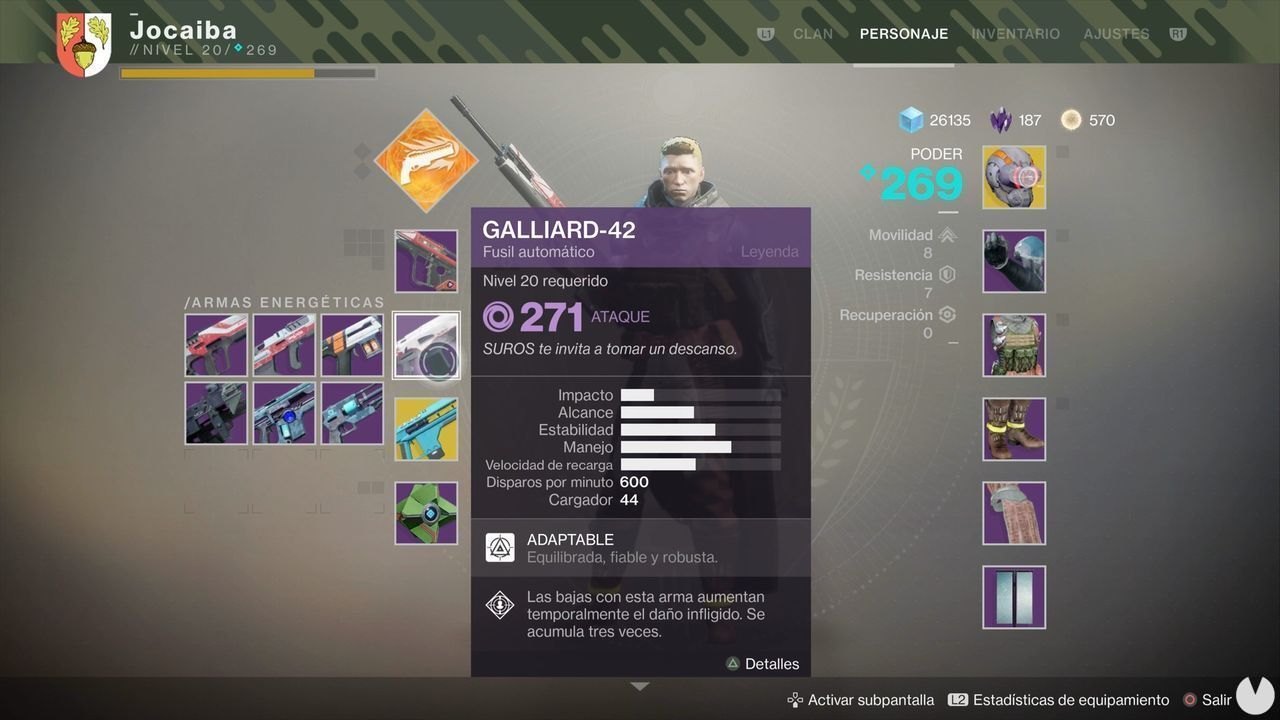
Task: Select the equipped helmet slot
Action: pyautogui.click(x=1013, y=177)
